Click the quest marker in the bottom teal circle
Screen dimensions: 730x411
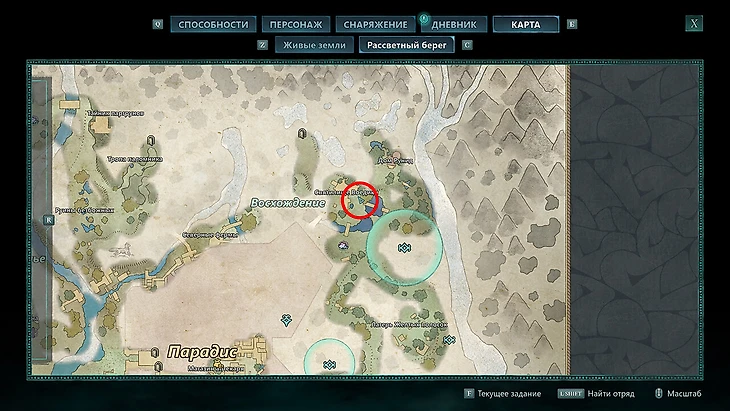[x=328, y=366]
